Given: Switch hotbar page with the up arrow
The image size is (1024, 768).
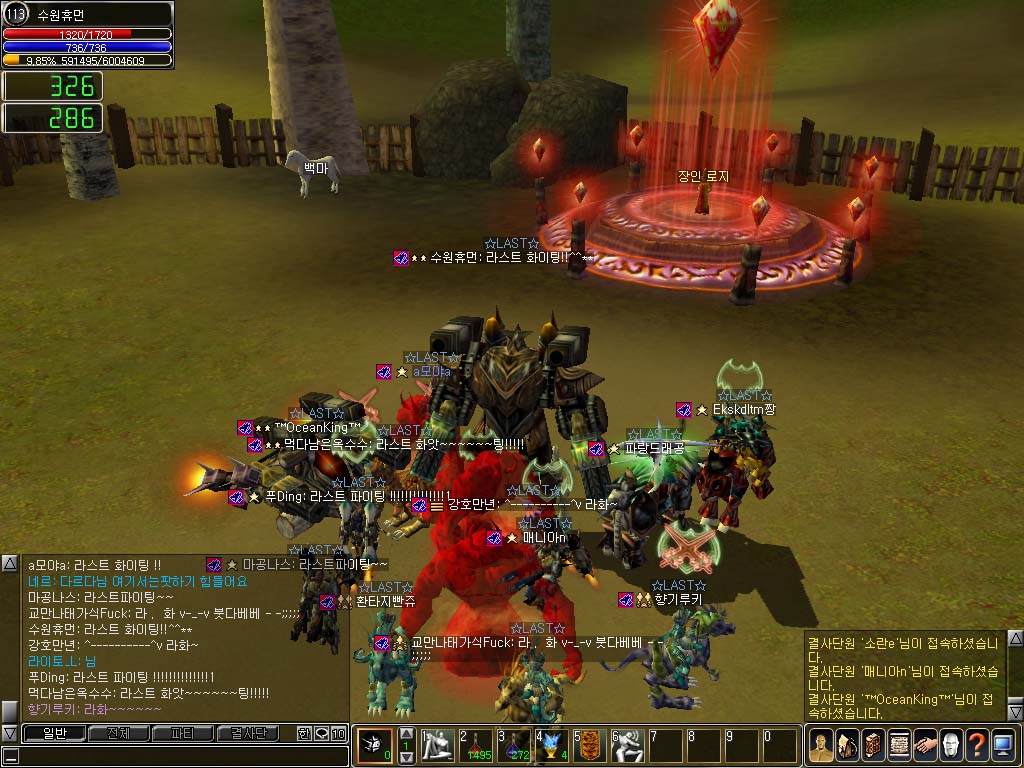Looking at the screenshot, I should click(x=406, y=733).
